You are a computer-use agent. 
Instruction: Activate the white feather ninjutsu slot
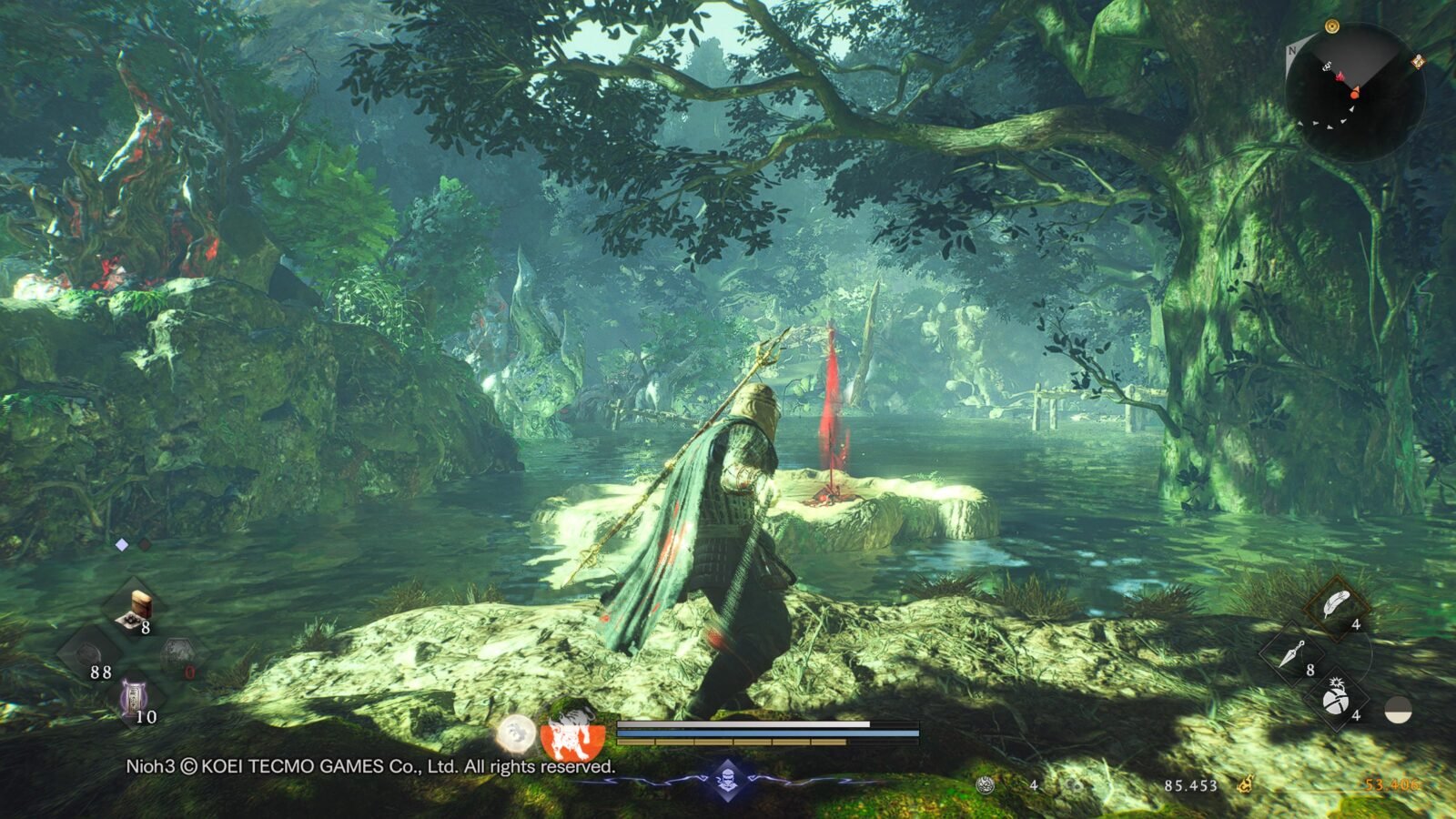(1336, 605)
